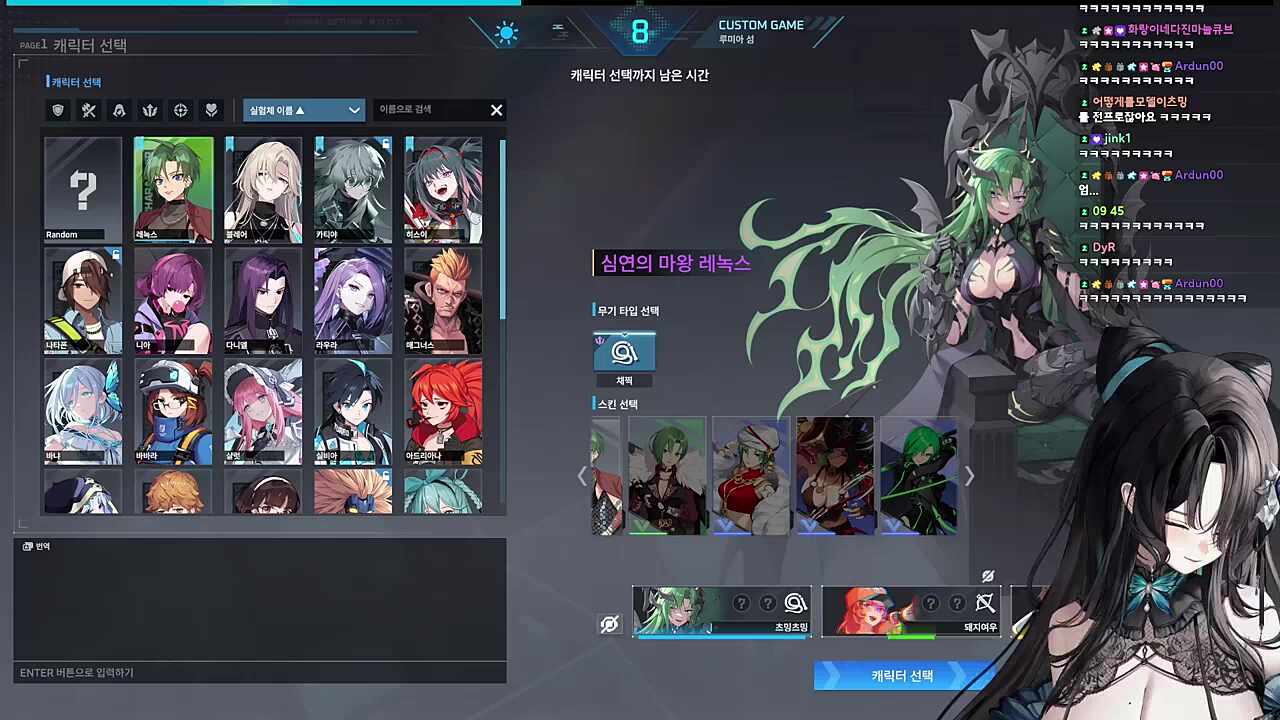Select the heart support role filter icon
The width and height of the screenshot is (1280, 720).
point(211,110)
